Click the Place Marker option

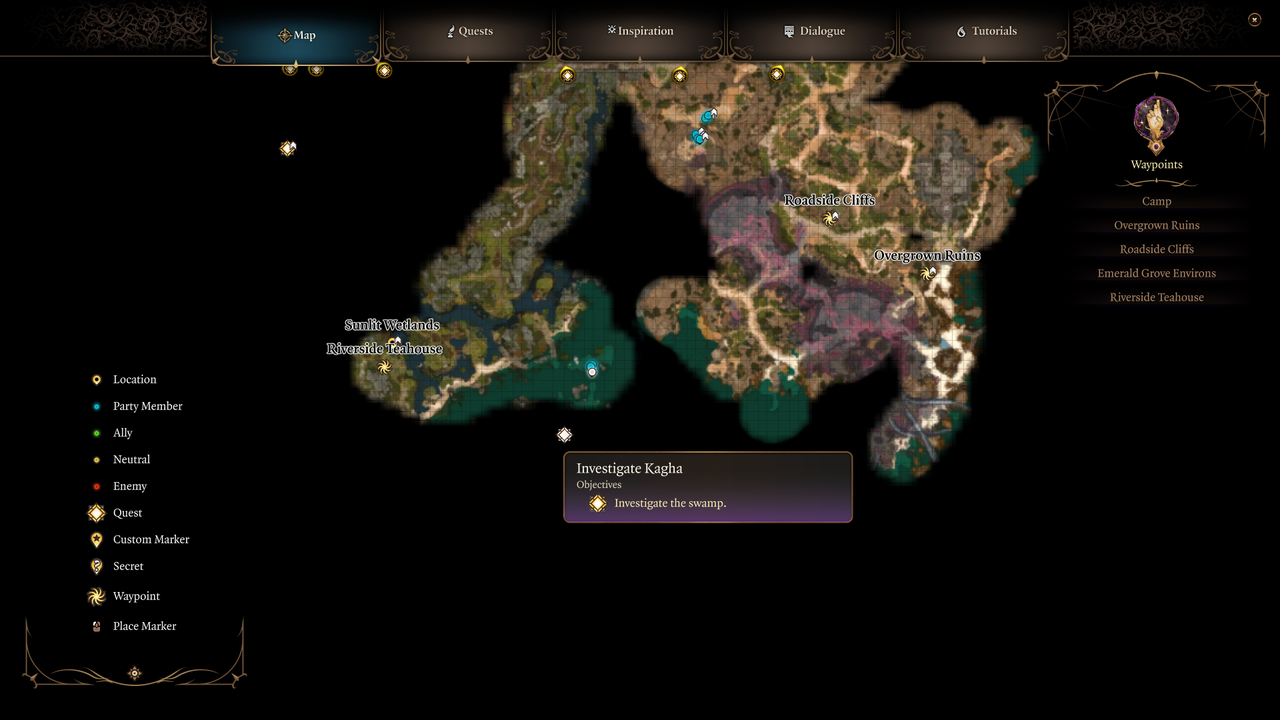(x=144, y=627)
